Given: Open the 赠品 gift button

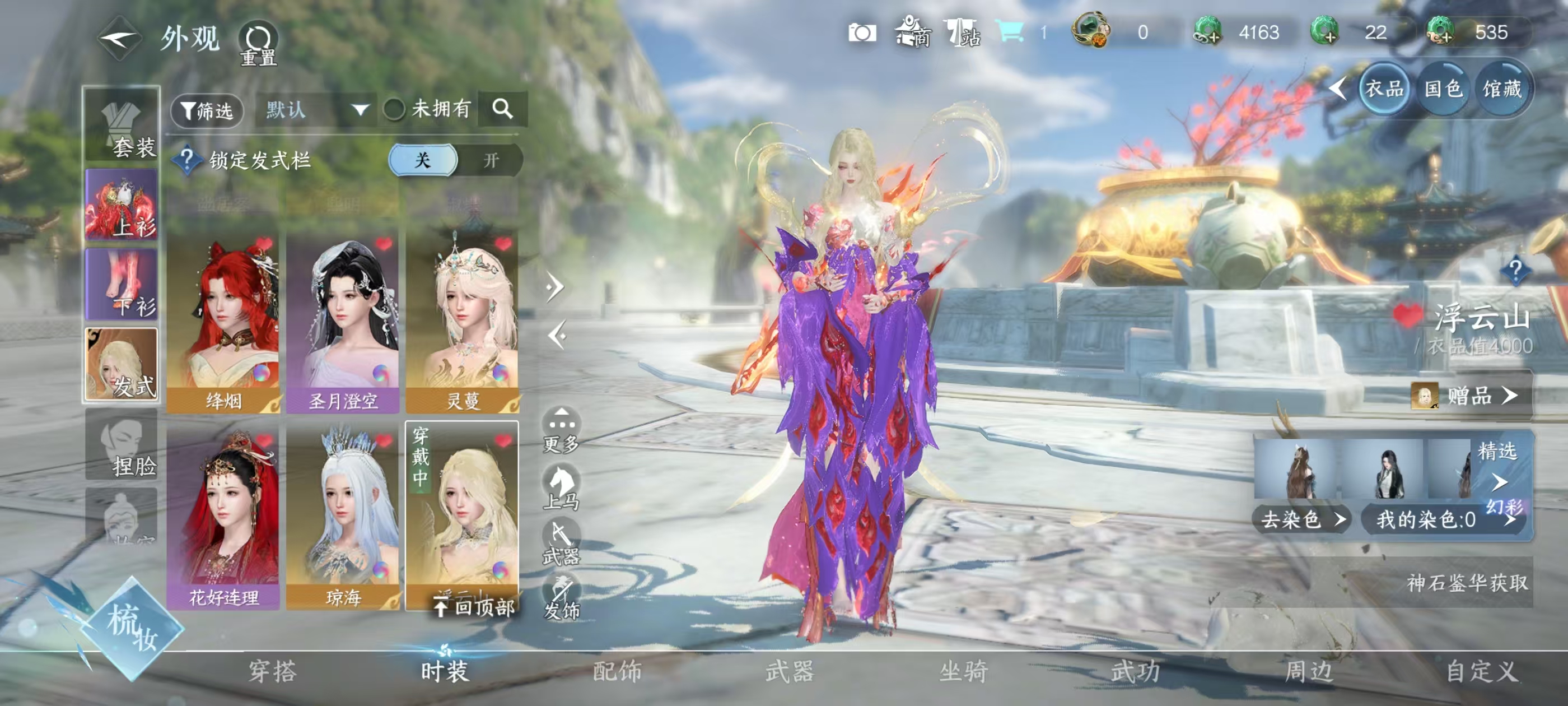Looking at the screenshot, I should [x=1470, y=396].
